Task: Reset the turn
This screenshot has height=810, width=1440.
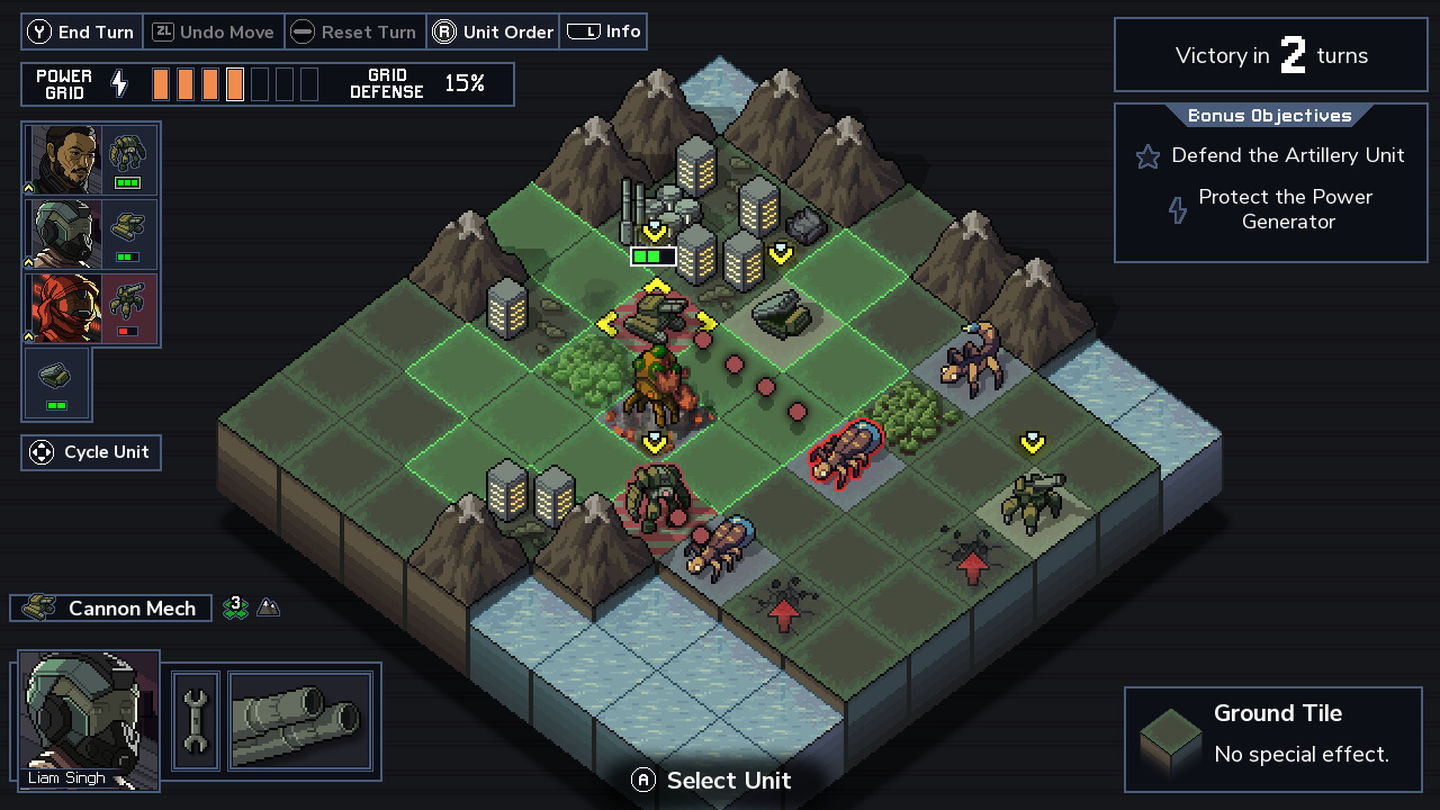Action: [x=355, y=32]
